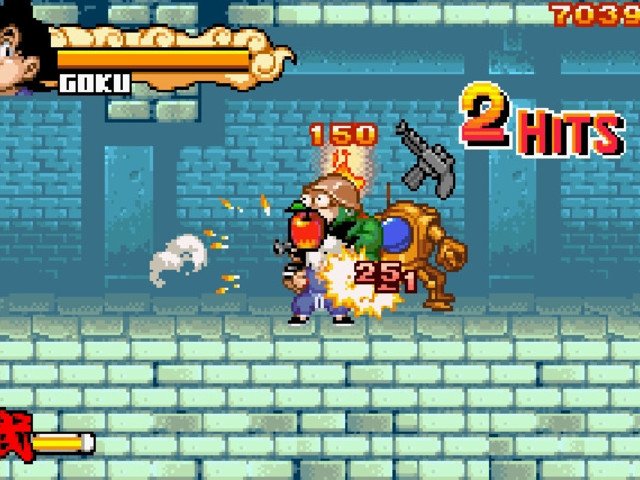Screen dimensions: 640x480
Task: Select the red kanji special-attack emblem
Action: pos(14,437)
